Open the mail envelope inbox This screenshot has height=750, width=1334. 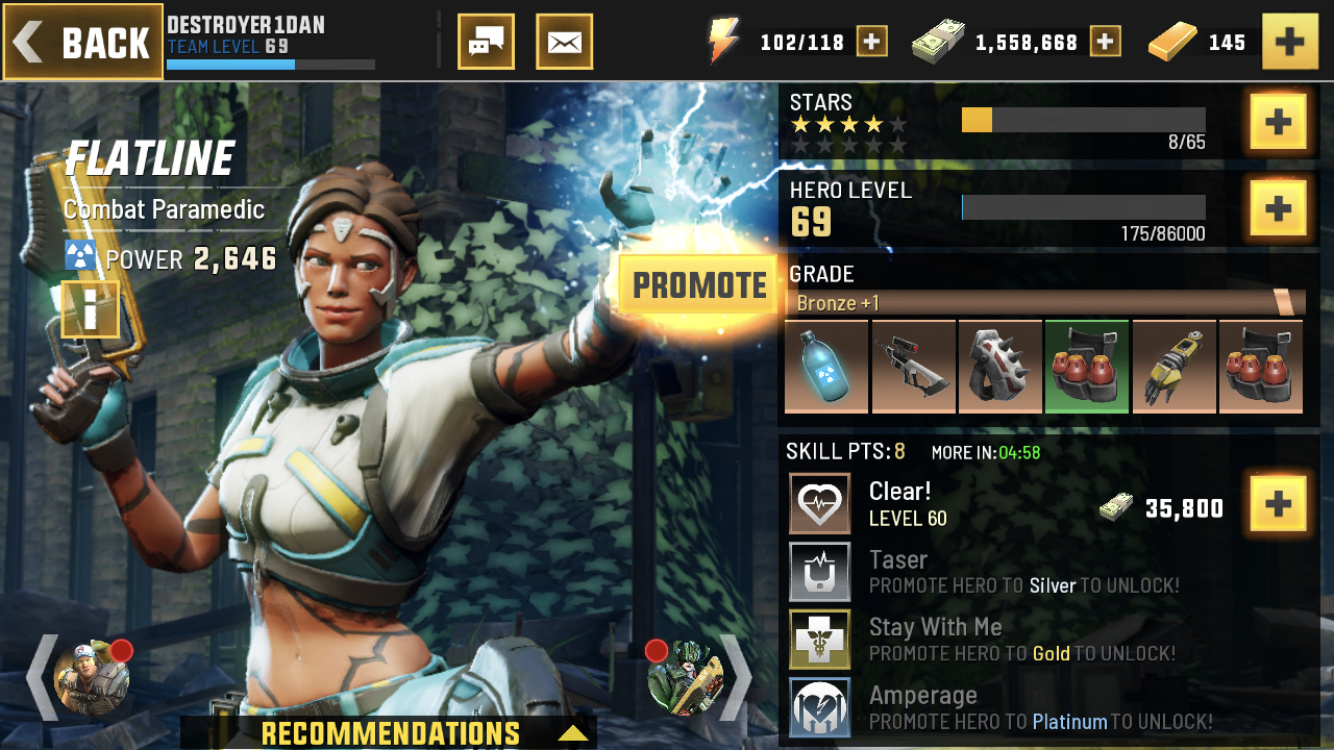[564, 42]
